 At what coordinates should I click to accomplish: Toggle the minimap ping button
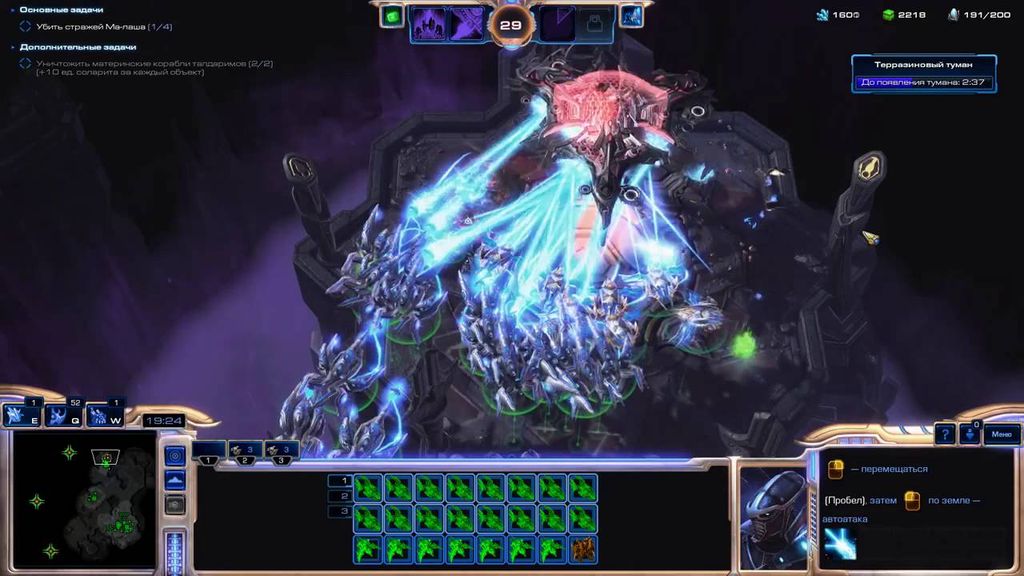(x=174, y=456)
